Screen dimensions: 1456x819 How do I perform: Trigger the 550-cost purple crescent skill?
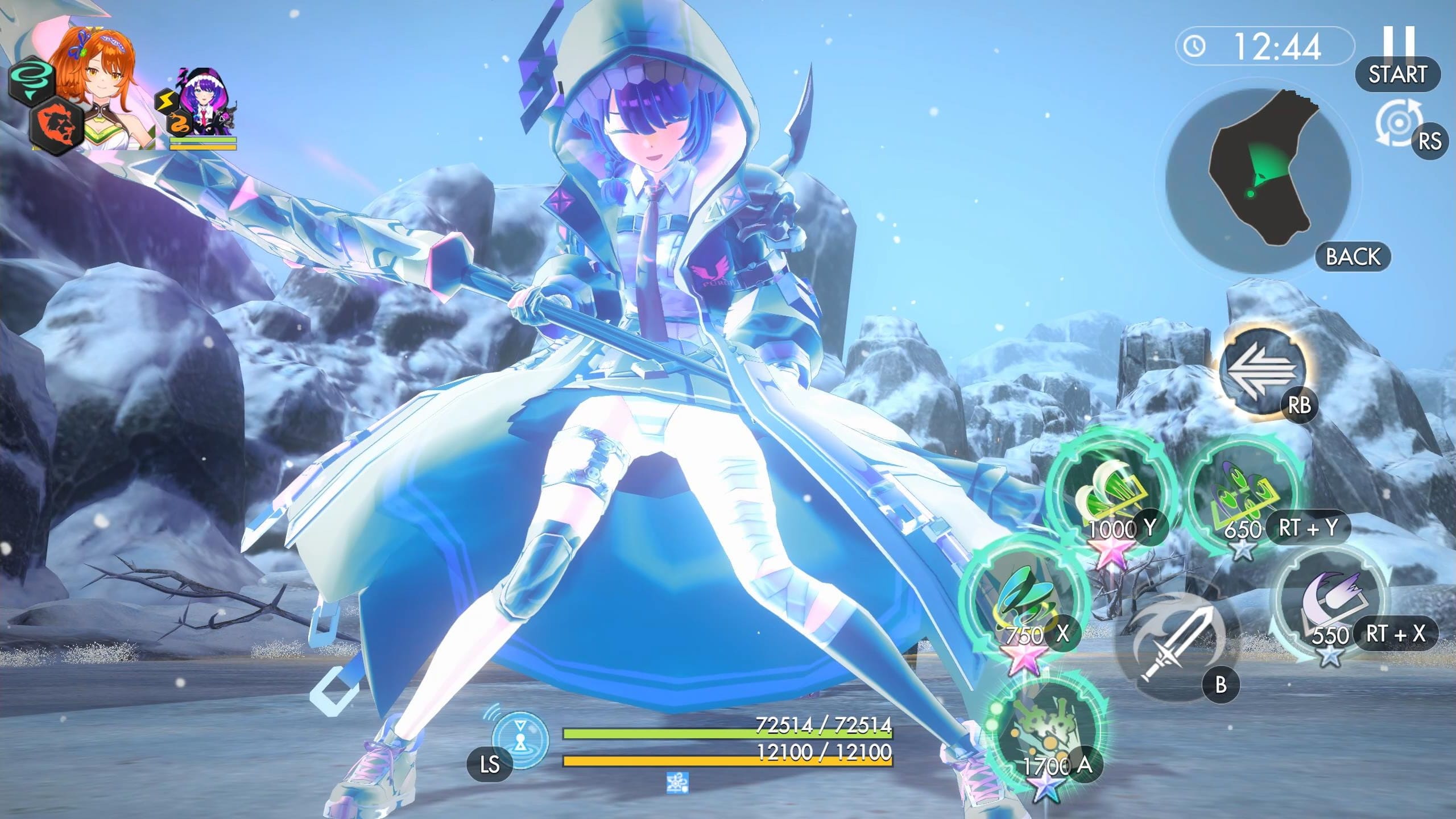(1329, 604)
